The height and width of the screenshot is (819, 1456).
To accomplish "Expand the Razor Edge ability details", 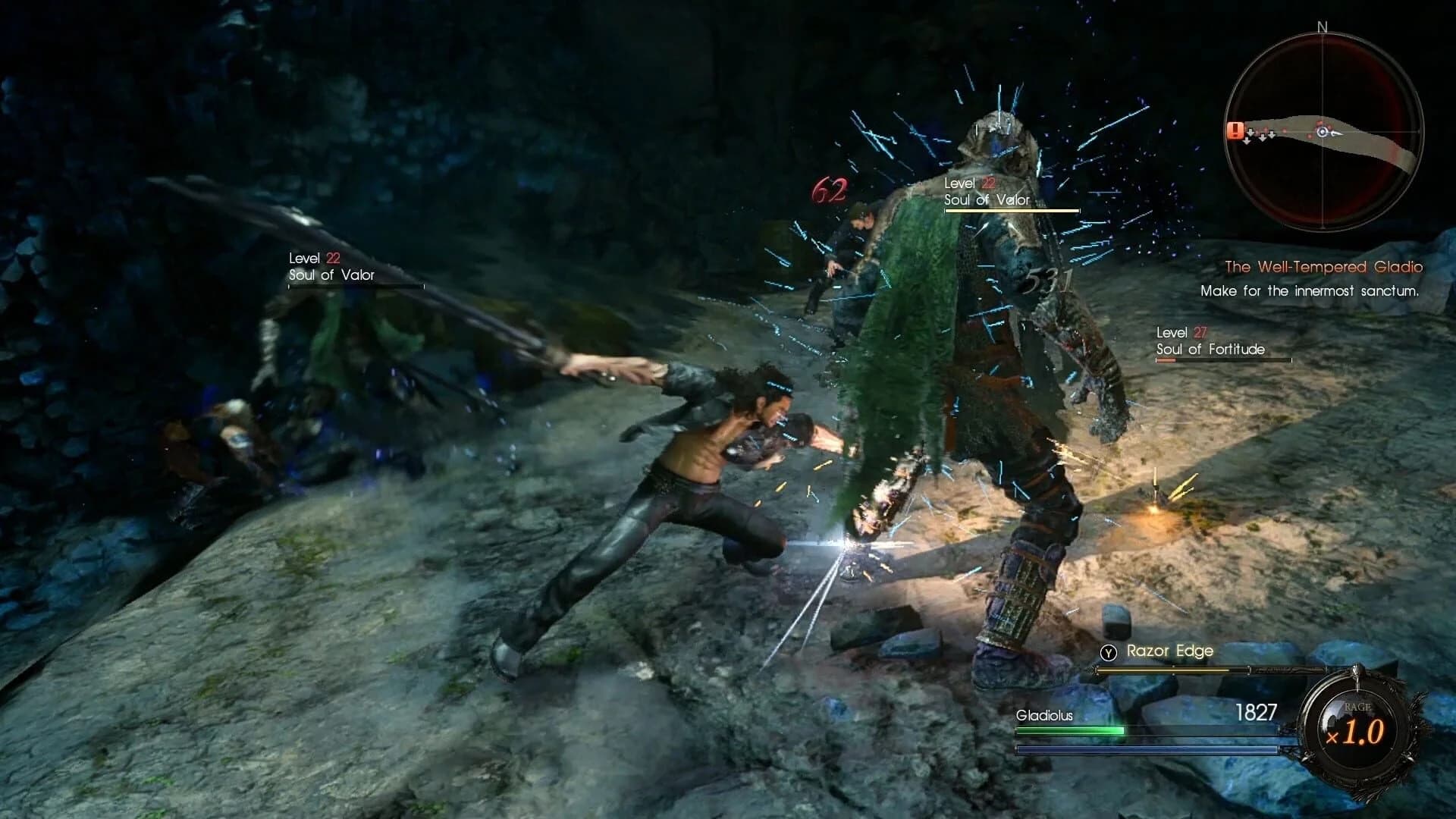I will click(x=1172, y=651).
